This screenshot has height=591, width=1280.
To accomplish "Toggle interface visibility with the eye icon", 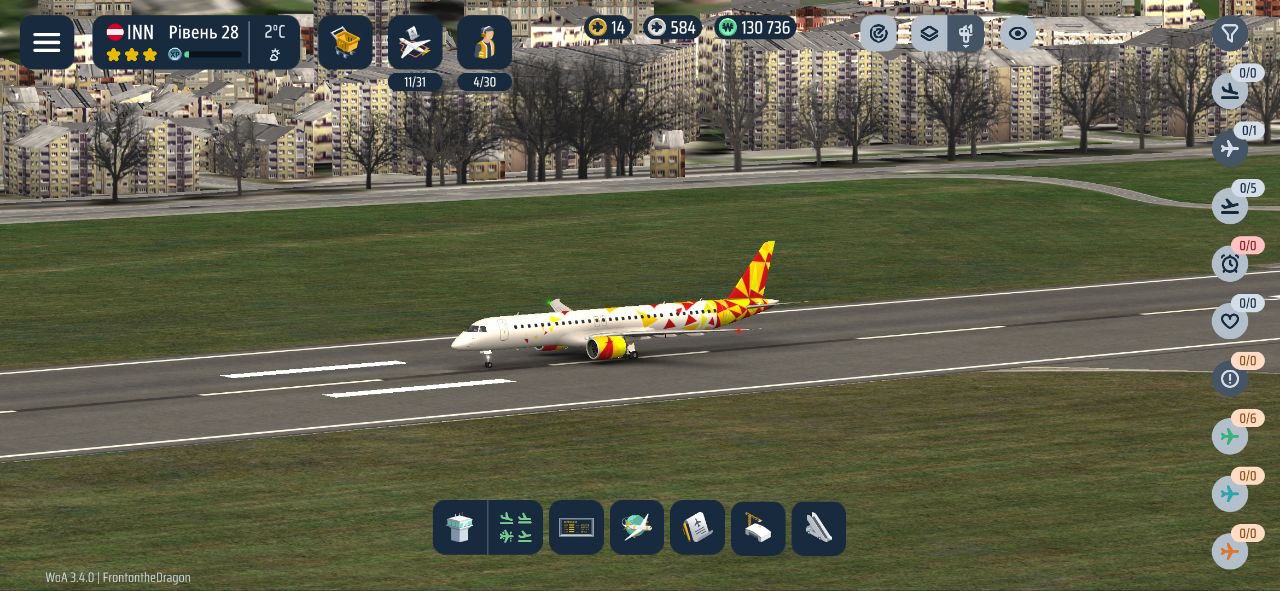I will coord(1017,34).
